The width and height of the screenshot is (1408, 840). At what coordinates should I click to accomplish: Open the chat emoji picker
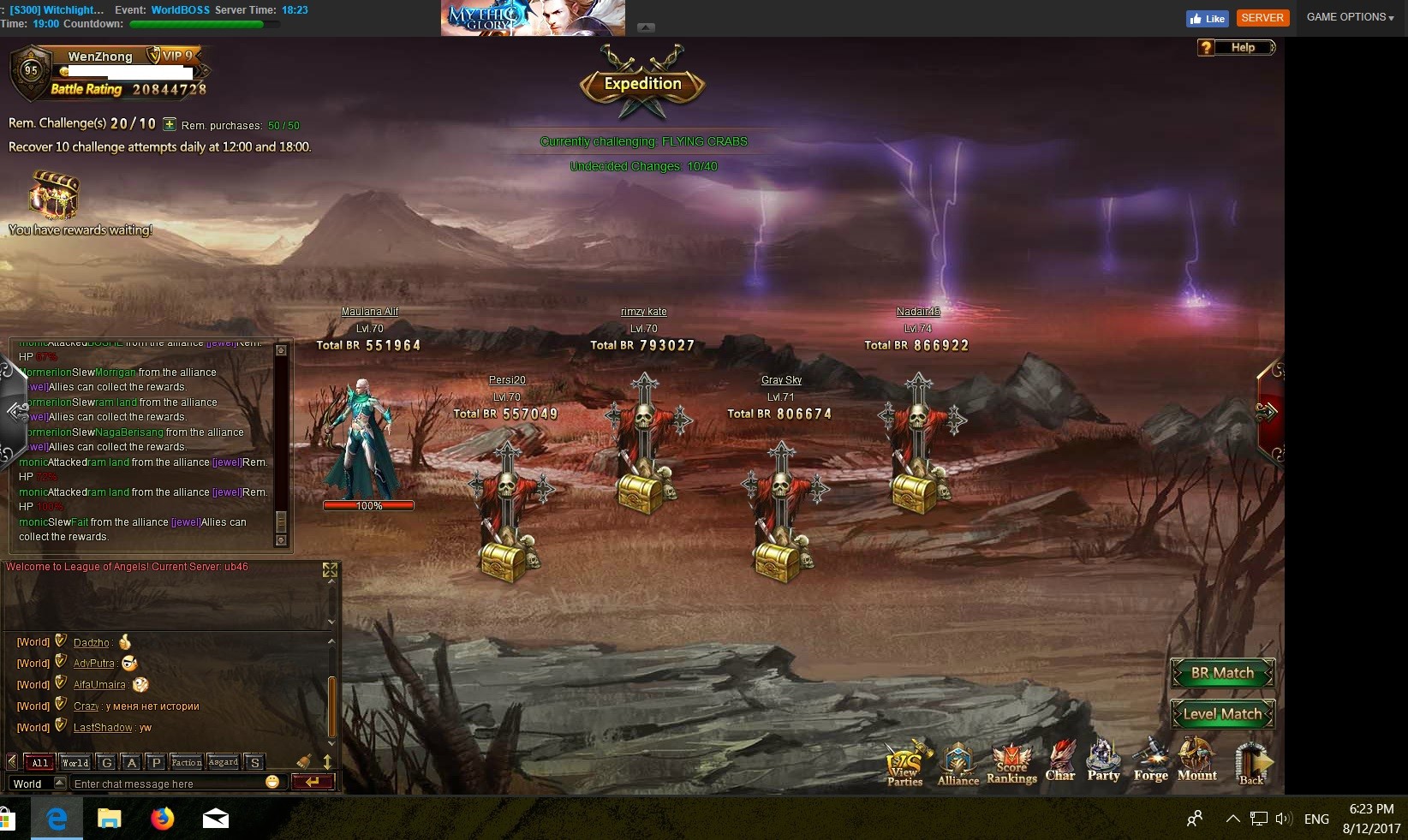click(273, 782)
